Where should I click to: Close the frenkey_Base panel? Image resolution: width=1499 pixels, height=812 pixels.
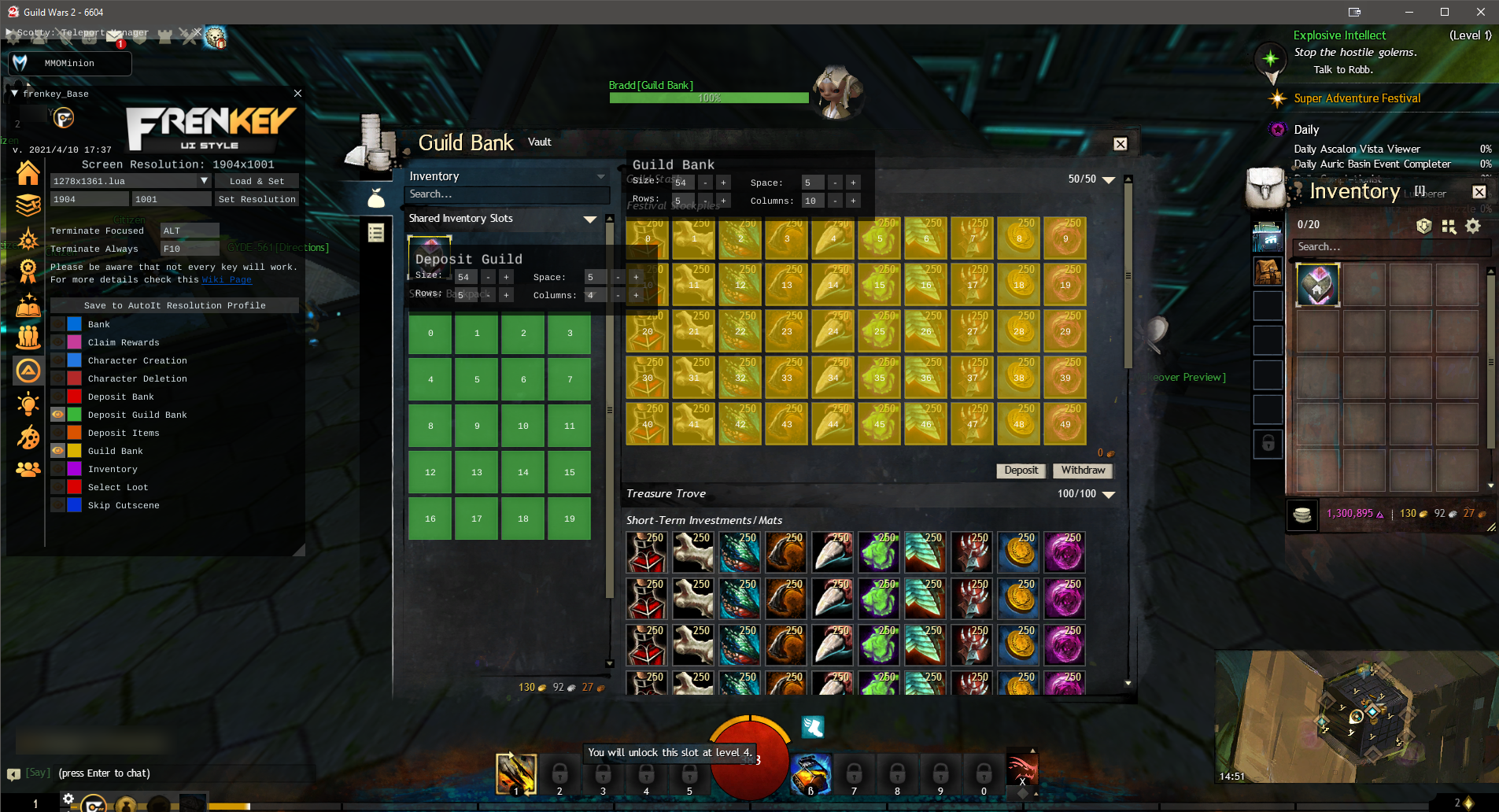(x=297, y=93)
